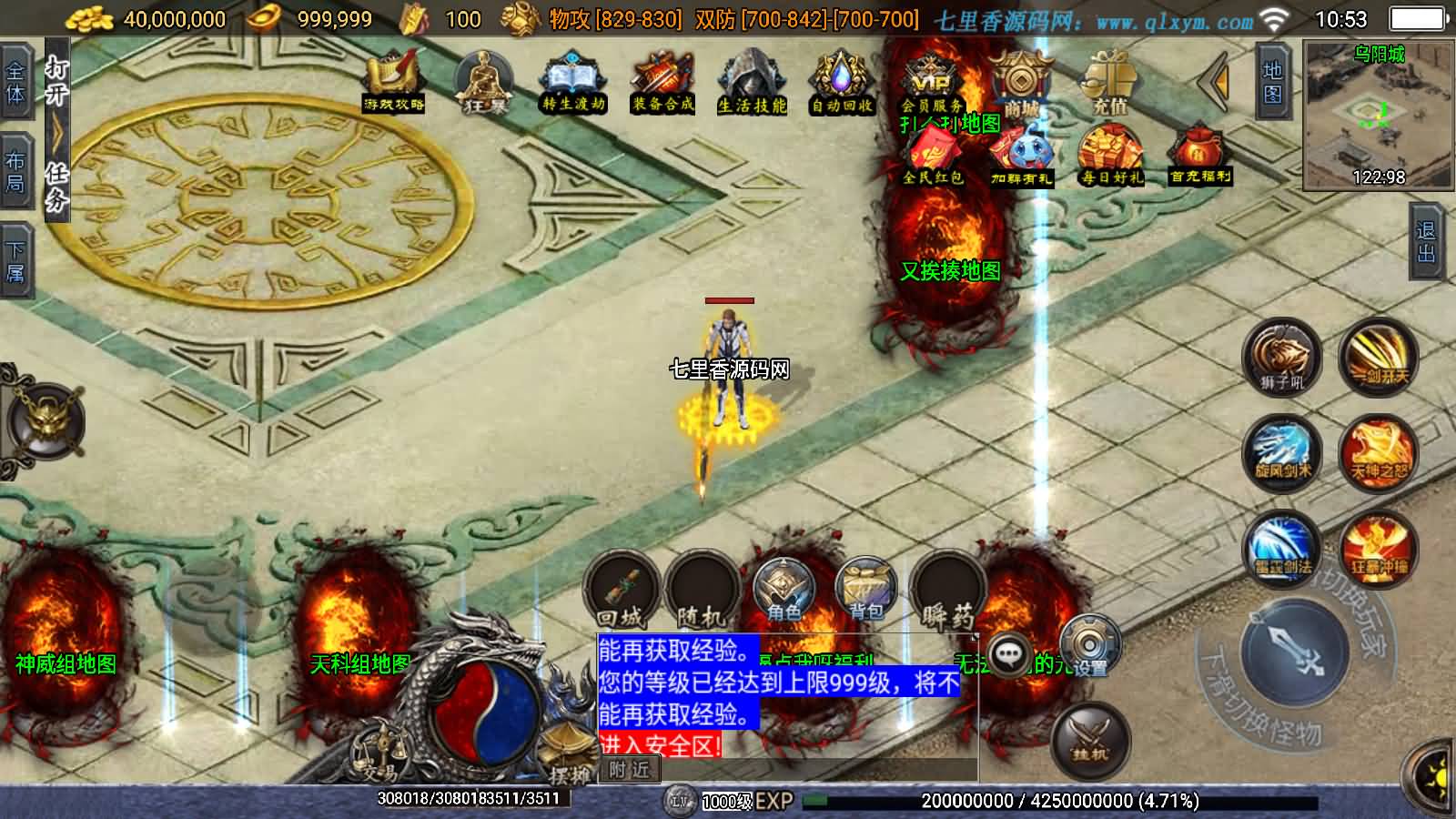The image size is (1456, 819).
Task: Open the 游戏攻略 game guide icon
Action: pyautogui.click(x=393, y=82)
